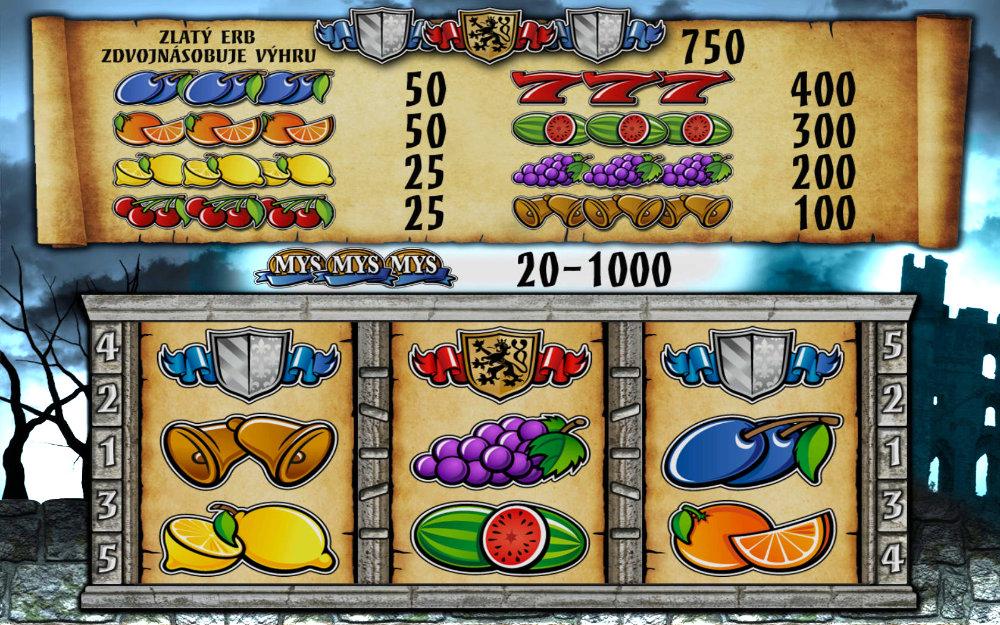Choose the payline 4 marker beside the orange
Viewport: 1000px width, 625px height.
(x=890, y=551)
